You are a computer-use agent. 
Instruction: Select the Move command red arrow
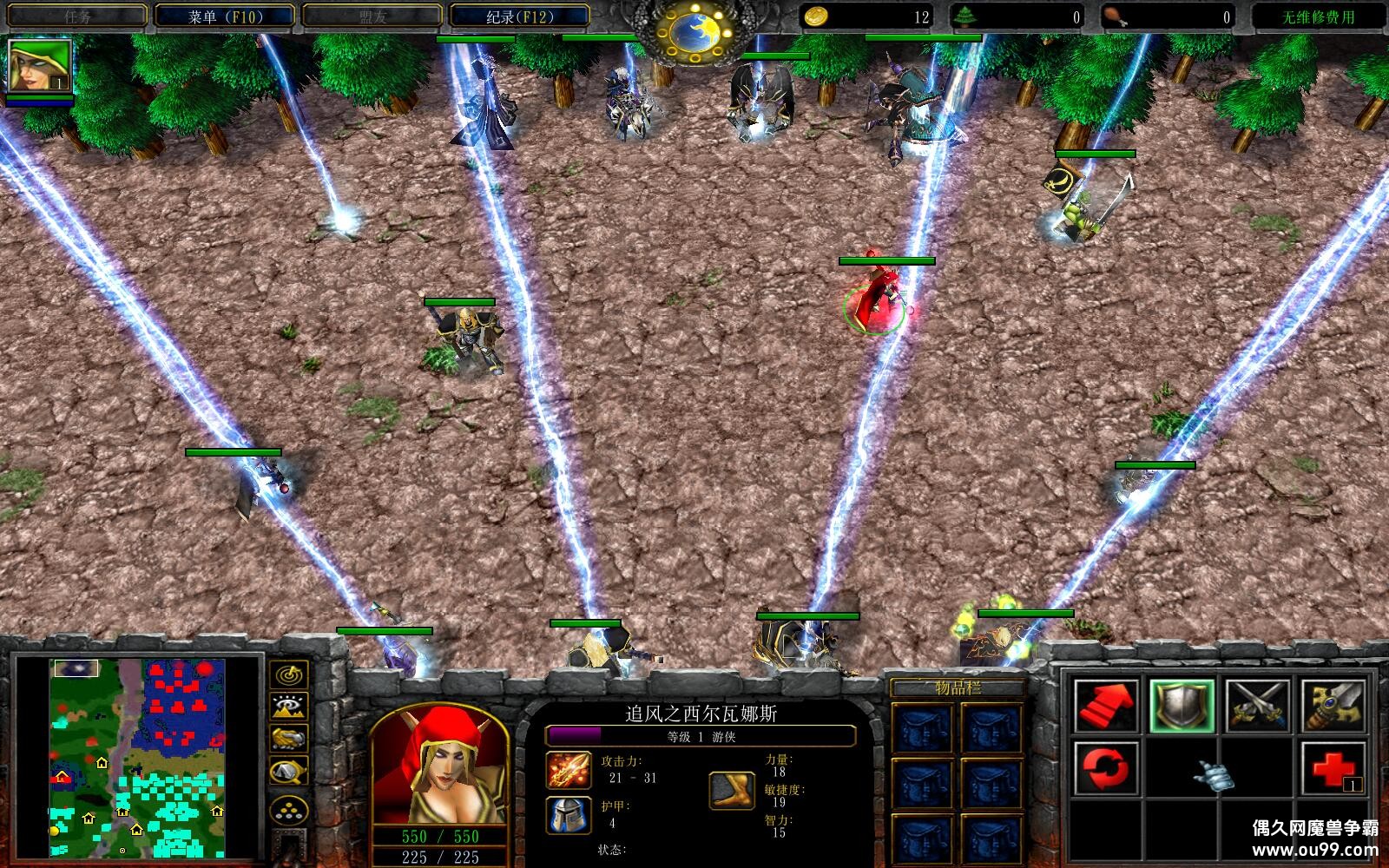1105,705
